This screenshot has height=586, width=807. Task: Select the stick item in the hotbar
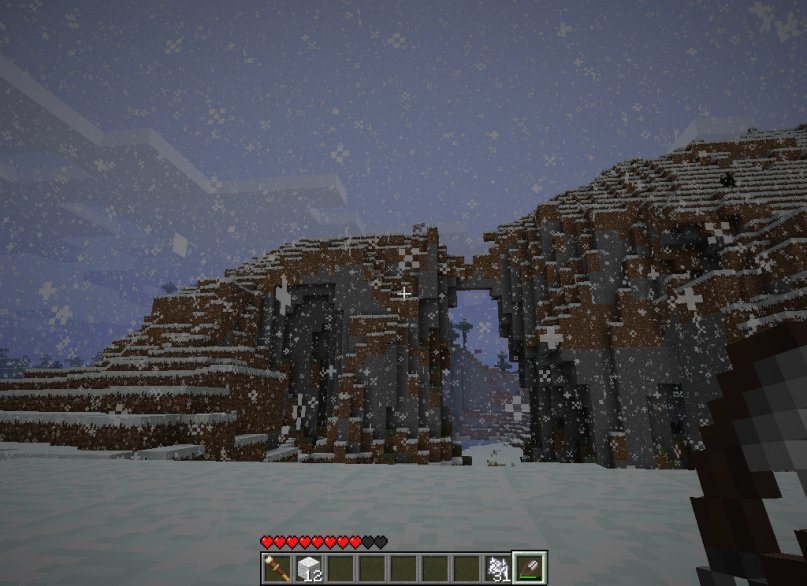tap(276, 568)
